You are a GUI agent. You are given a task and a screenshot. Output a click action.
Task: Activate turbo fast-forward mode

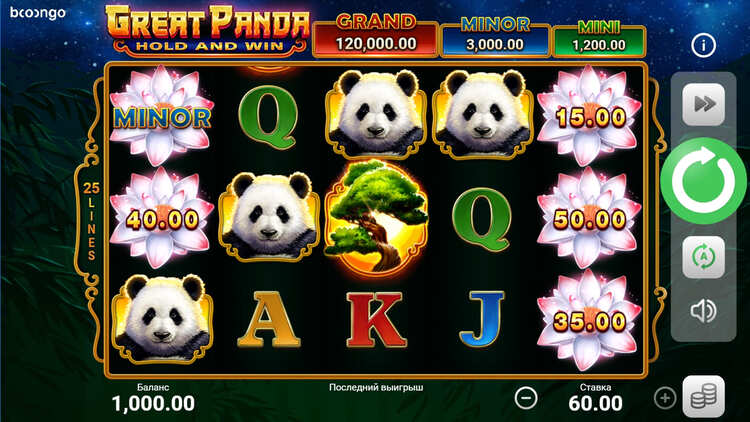coord(703,105)
